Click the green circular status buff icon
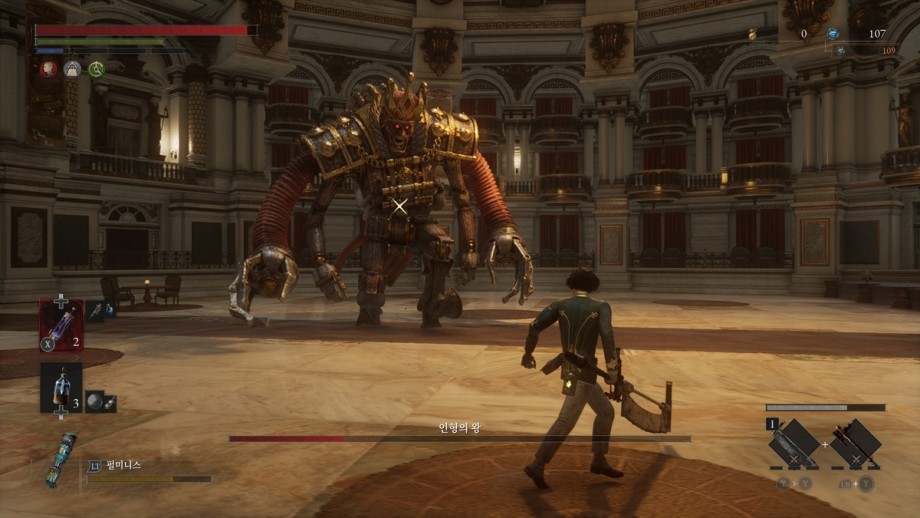 (x=97, y=69)
